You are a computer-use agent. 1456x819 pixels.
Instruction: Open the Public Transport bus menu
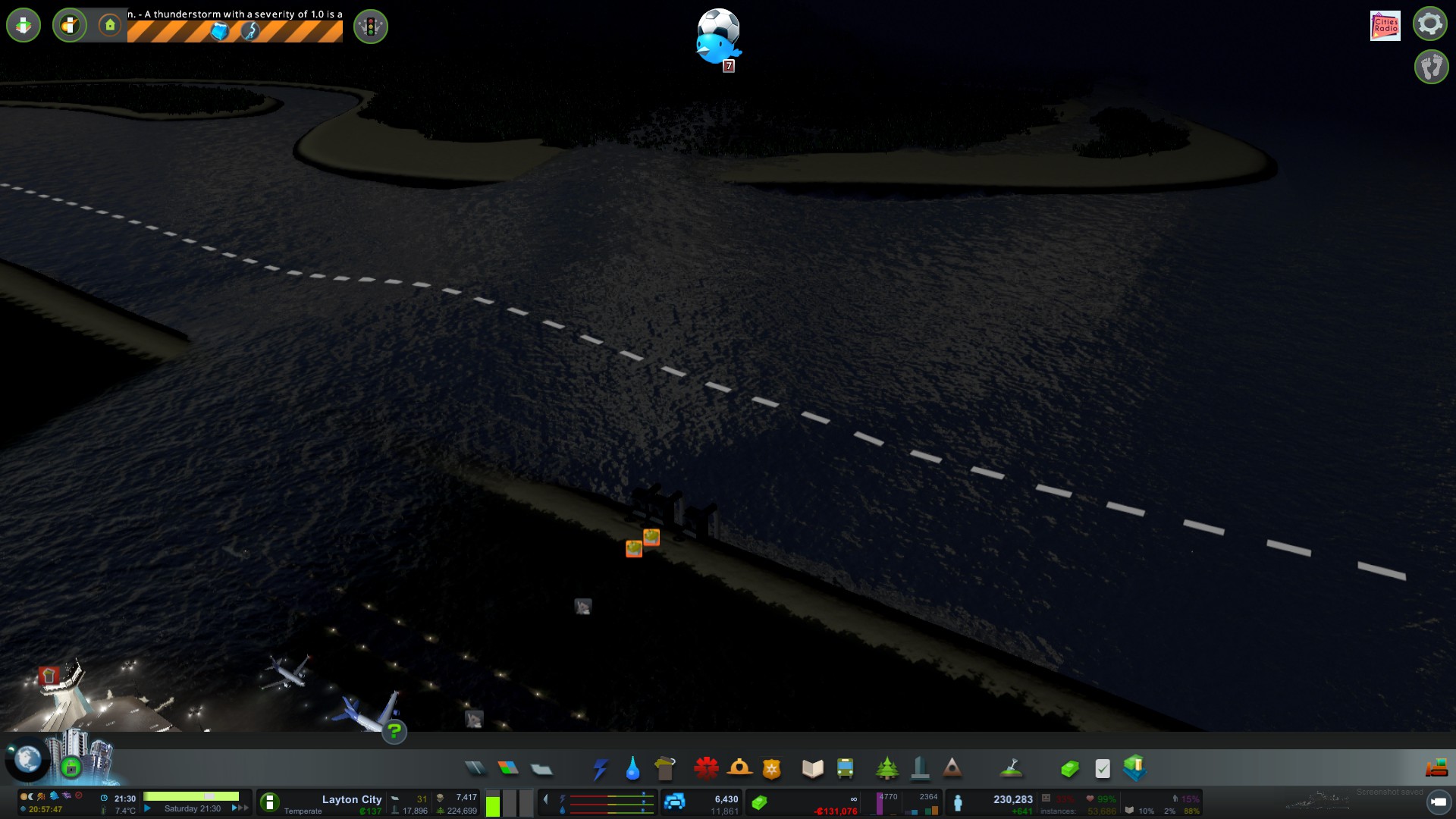click(x=845, y=769)
